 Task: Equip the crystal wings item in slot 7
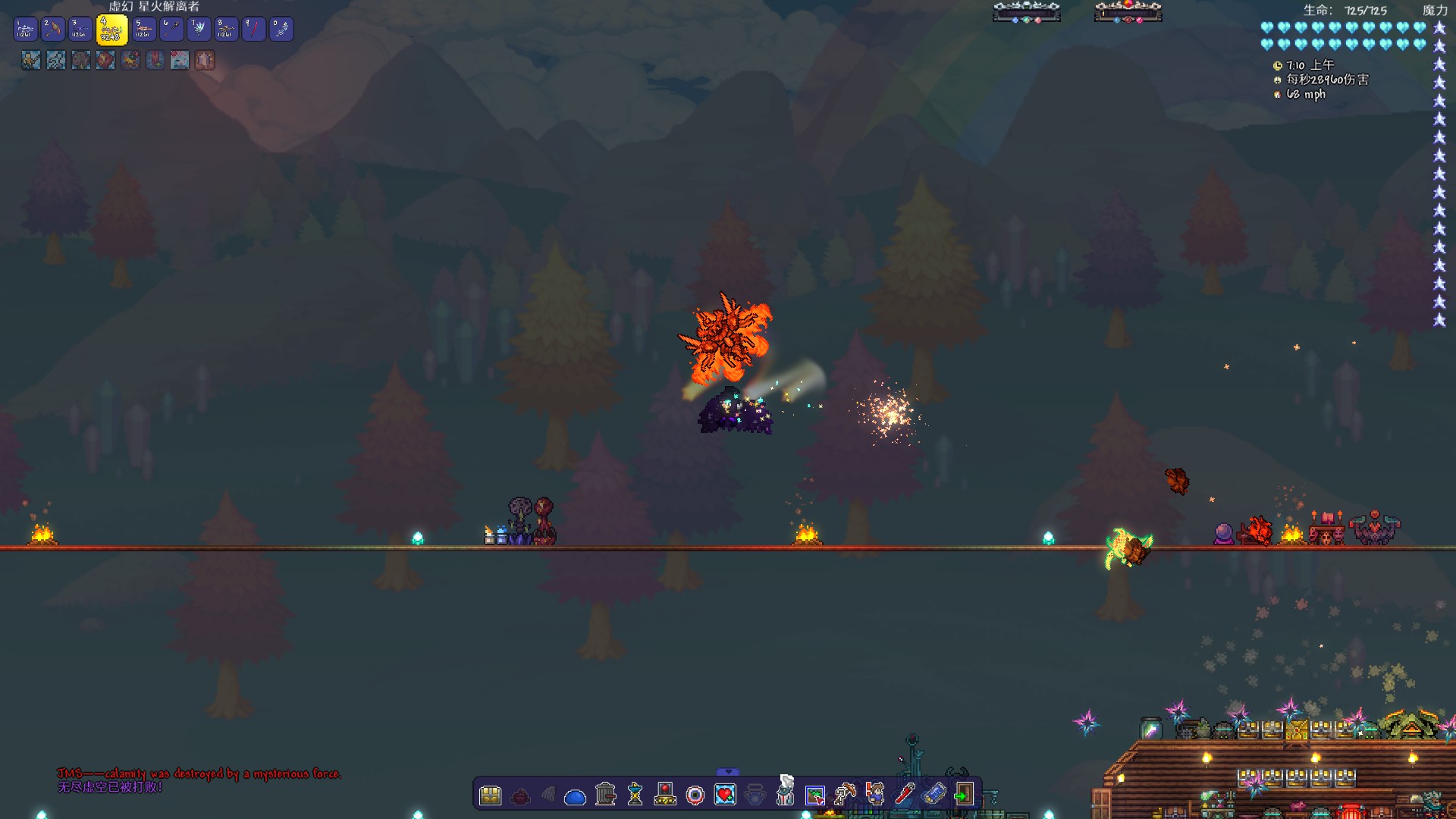point(199,30)
